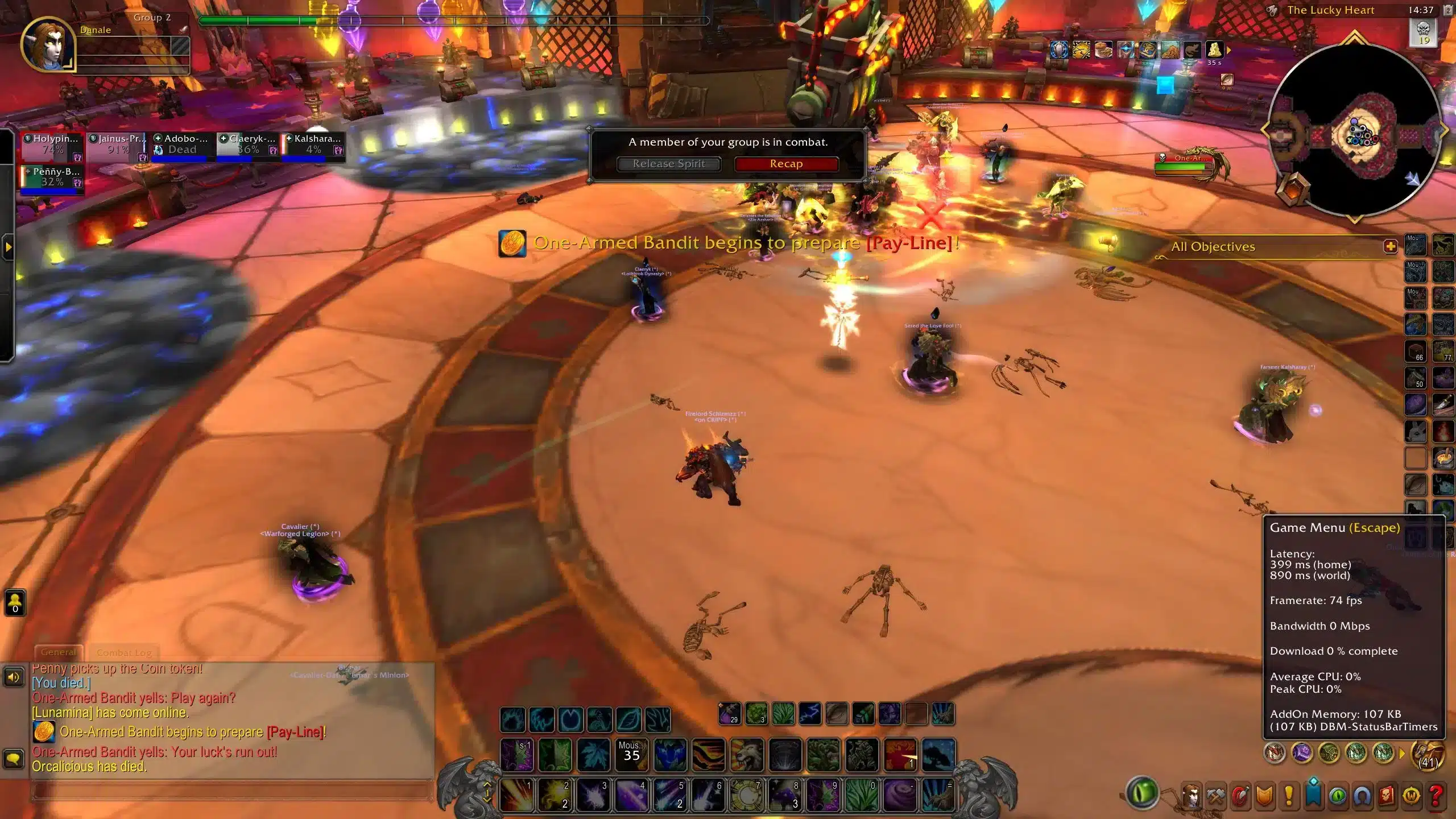Mute chat sounds via the speaker icon
Viewport: 1456px width, 819px height.
pyautogui.click(x=14, y=677)
